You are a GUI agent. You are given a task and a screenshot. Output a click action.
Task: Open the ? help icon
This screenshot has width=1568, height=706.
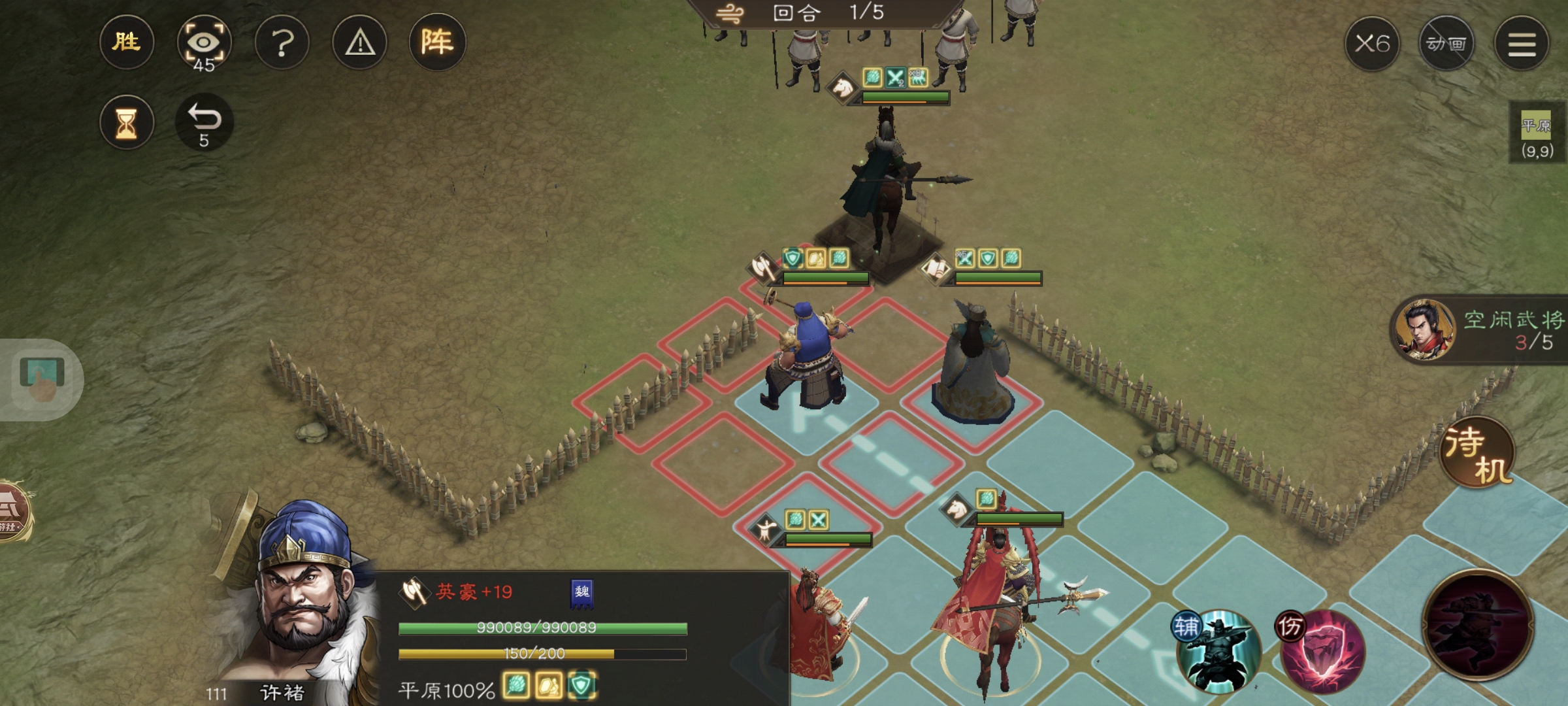pyautogui.click(x=283, y=43)
